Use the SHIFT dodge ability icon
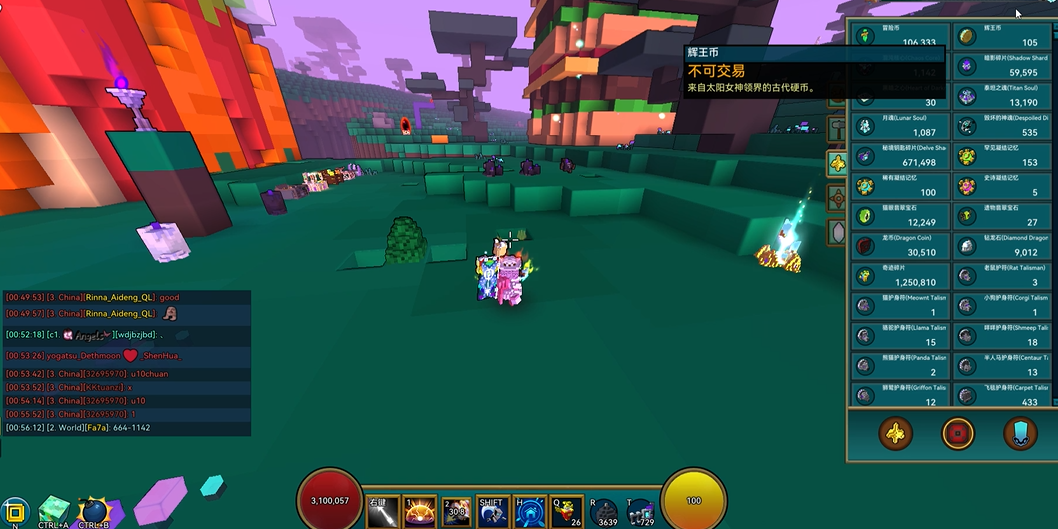This screenshot has height=529, width=1058. [491, 512]
